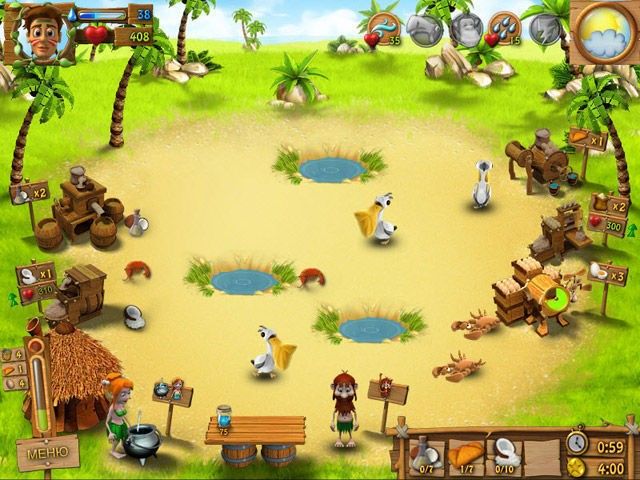Click the coconut x1 upgrade sign costing 310
640x480 pixels.
pyautogui.click(x=37, y=281)
